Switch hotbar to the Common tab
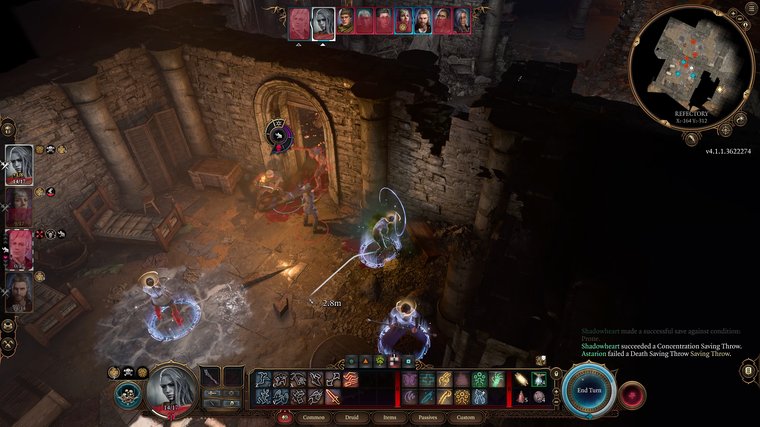The height and width of the screenshot is (427, 760). point(313,417)
